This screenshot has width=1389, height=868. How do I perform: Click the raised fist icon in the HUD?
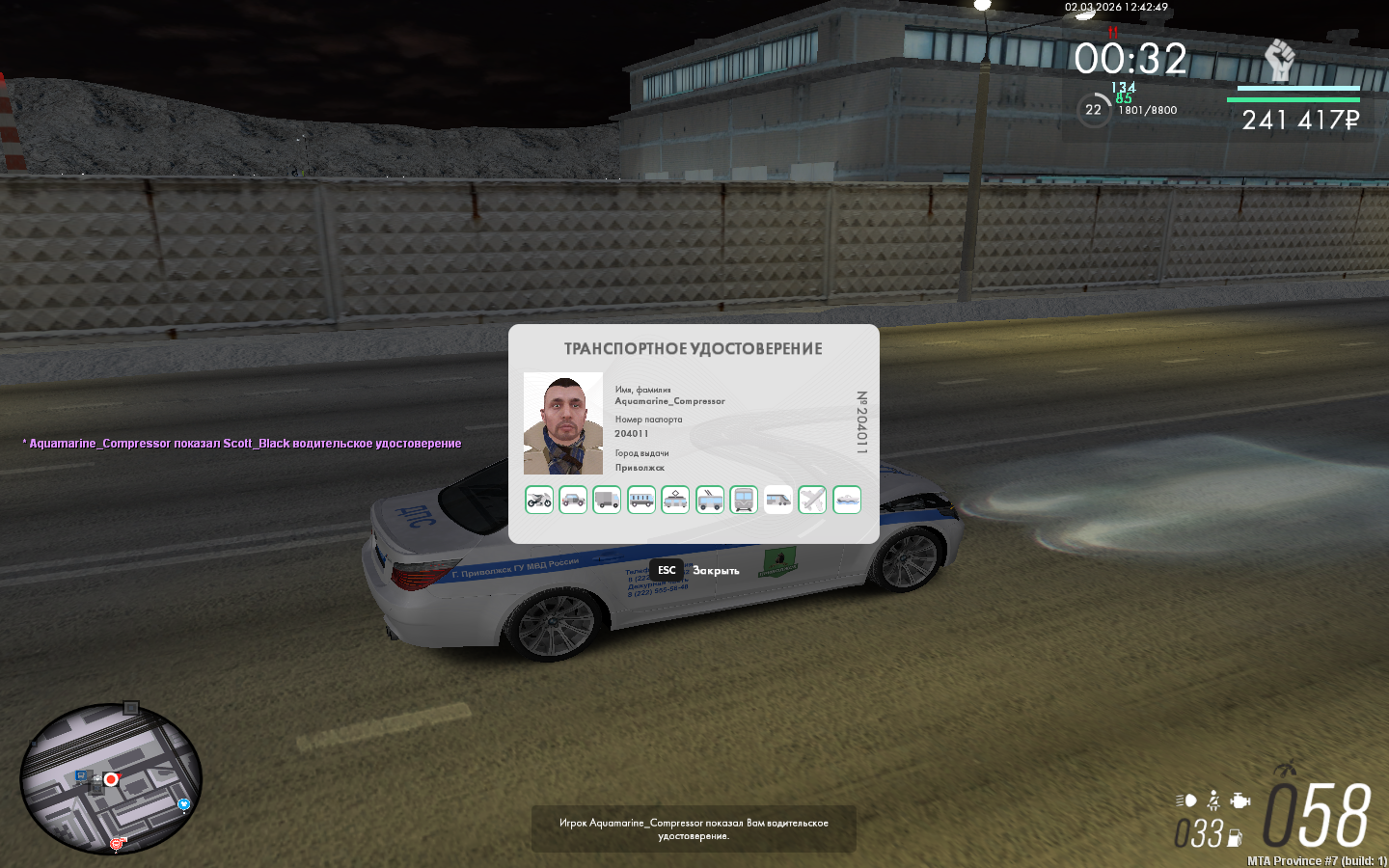coord(1279,61)
